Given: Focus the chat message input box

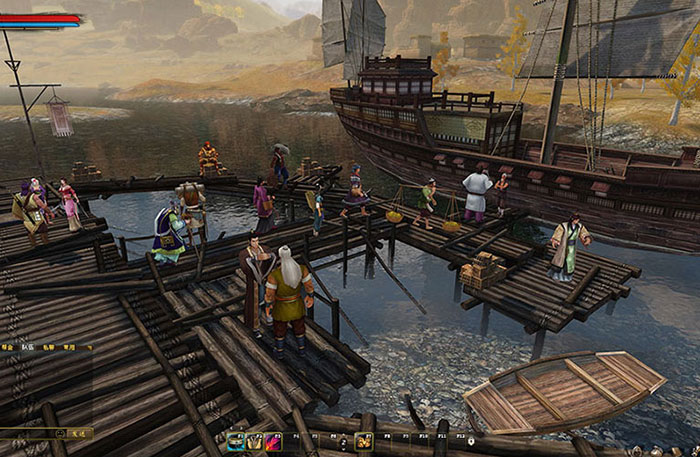Looking at the screenshot, I should (30, 433).
